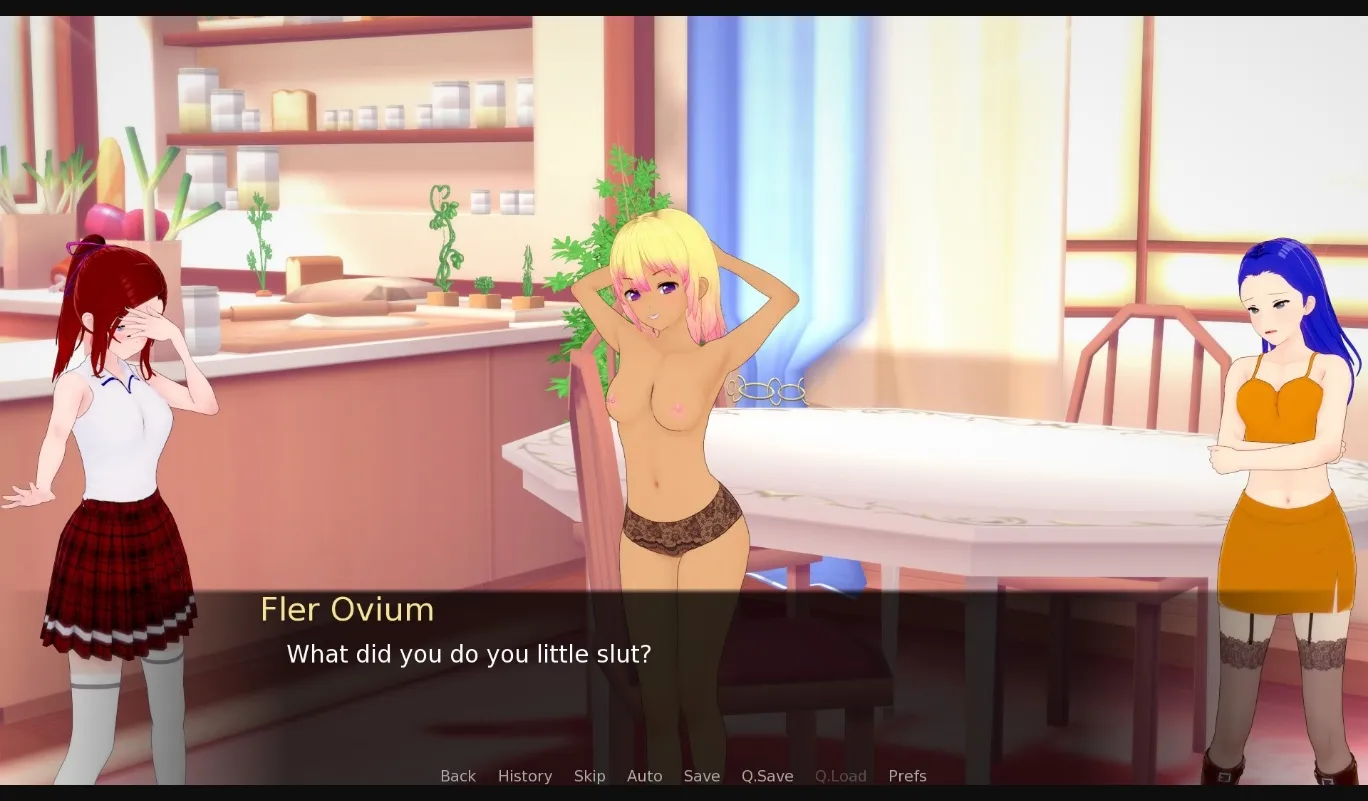Enable Skip mode
The height and width of the screenshot is (801, 1368).
(589, 775)
